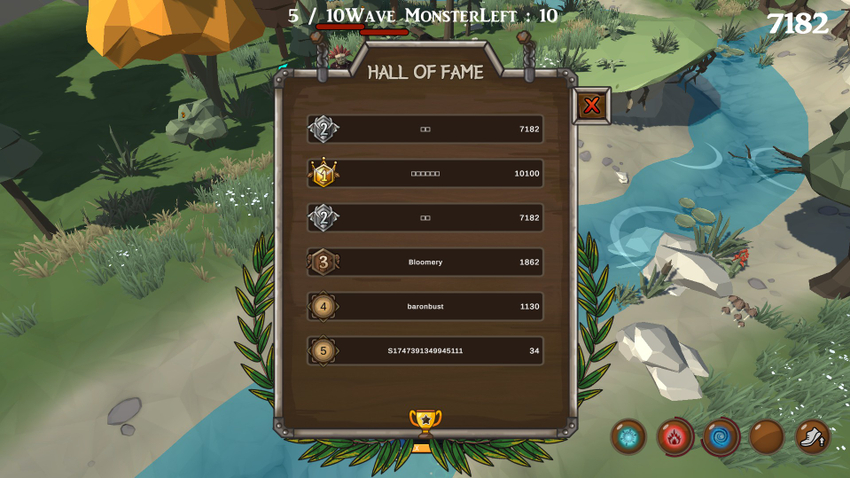The image size is (850, 478).
Task: Activate the cyan frost burst ability
Action: point(628,437)
